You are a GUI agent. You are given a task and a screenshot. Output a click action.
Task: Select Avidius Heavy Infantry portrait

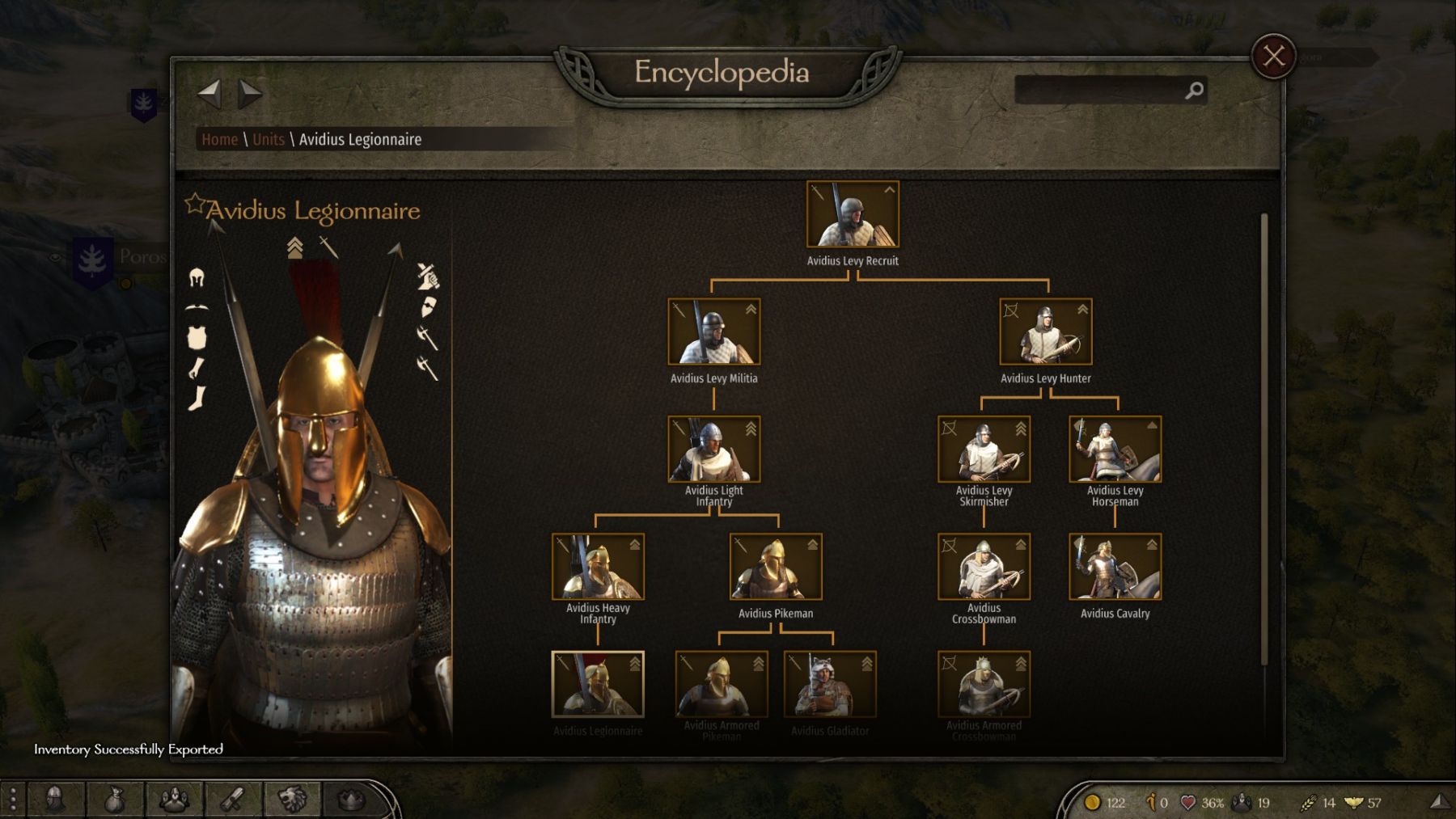(x=598, y=566)
